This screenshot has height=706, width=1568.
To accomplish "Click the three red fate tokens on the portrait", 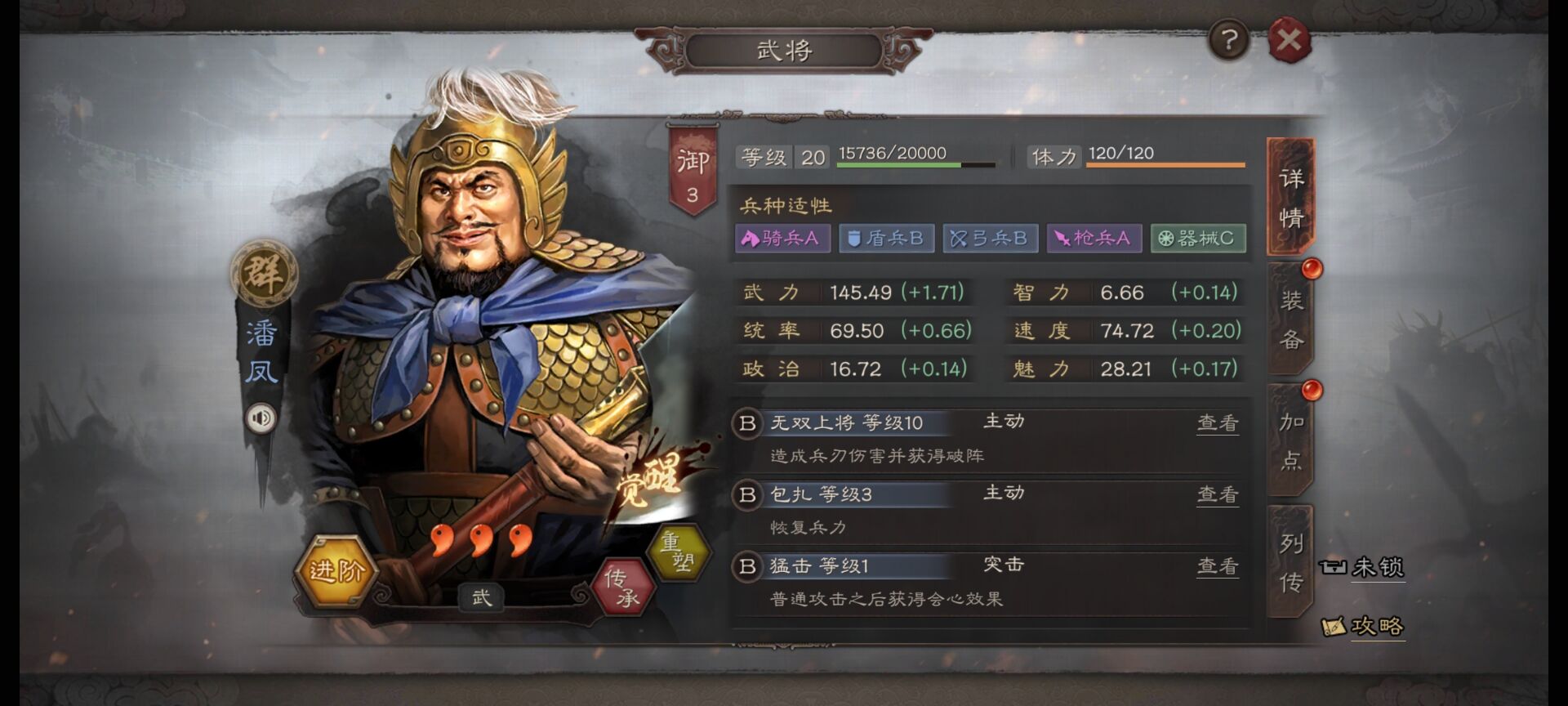I will [x=482, y=539].
